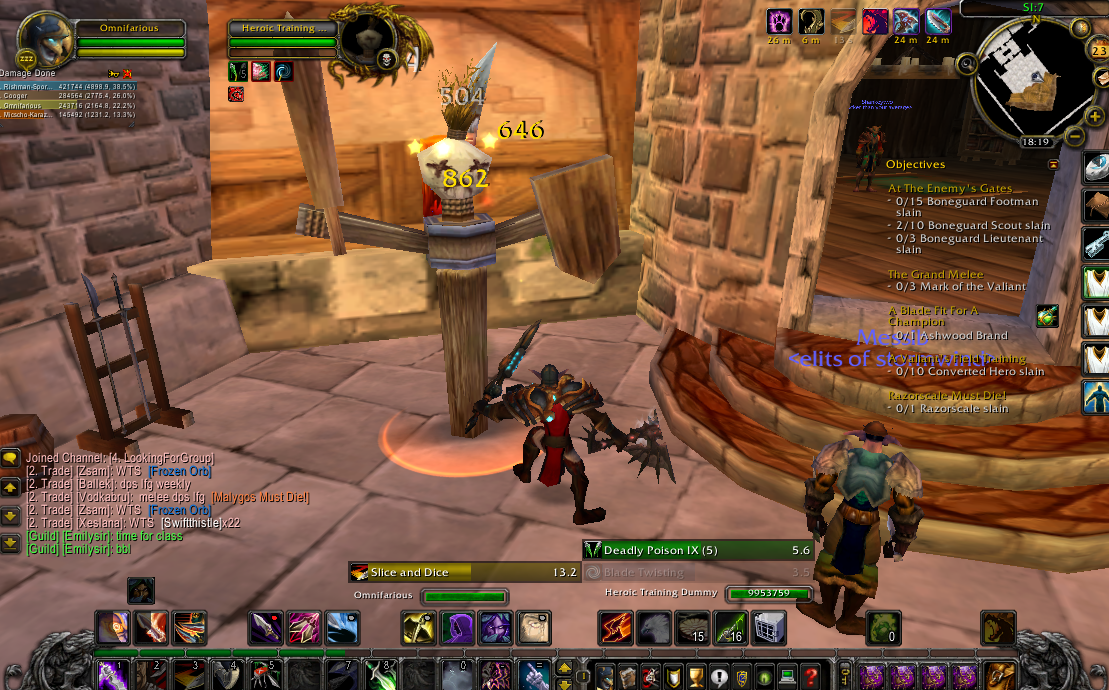Click the 18:19 clock button
Screen dimensions: 1109x690
[x=1035, y=142]
